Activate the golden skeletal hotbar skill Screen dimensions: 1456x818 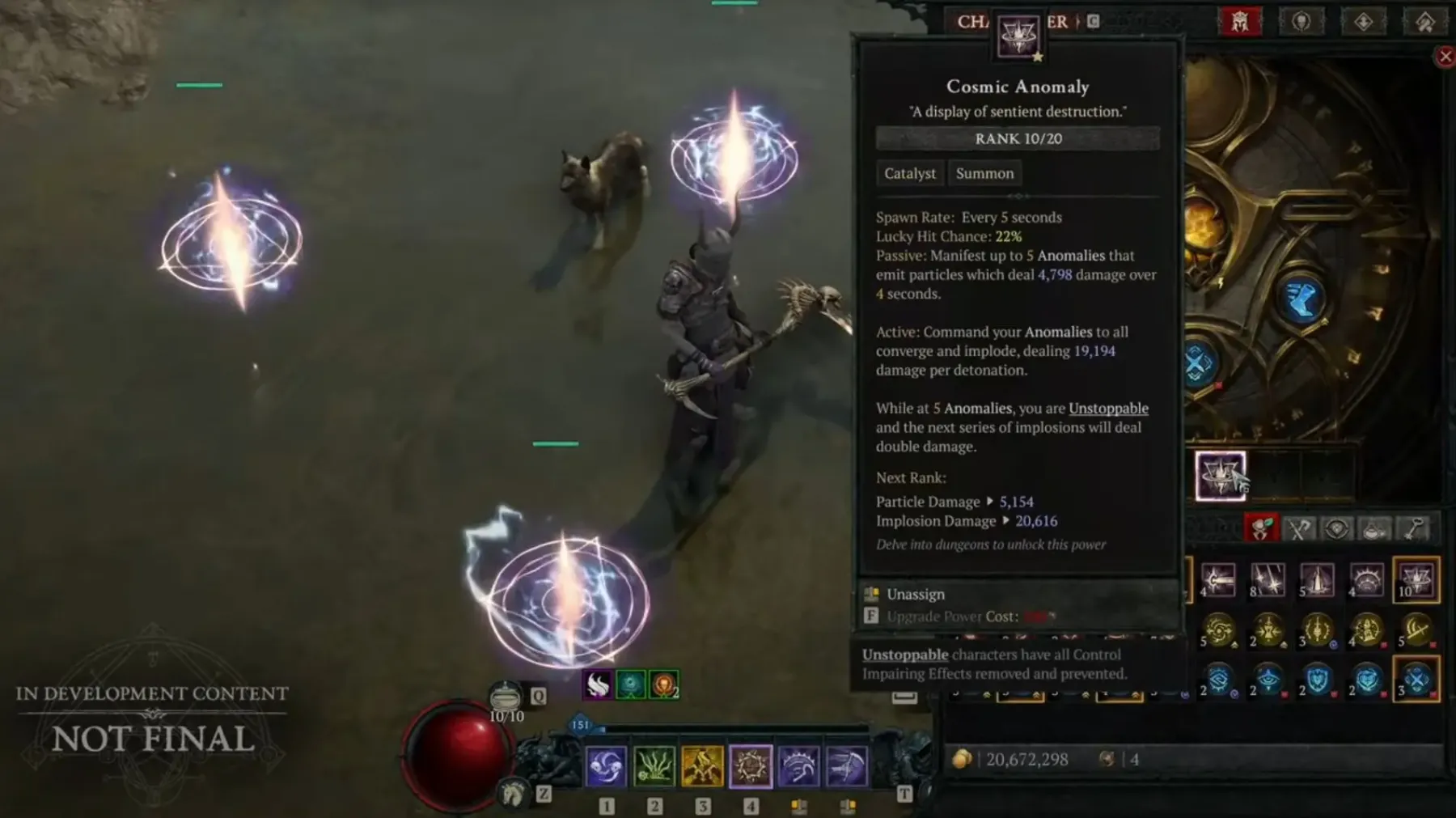point(702,765)
